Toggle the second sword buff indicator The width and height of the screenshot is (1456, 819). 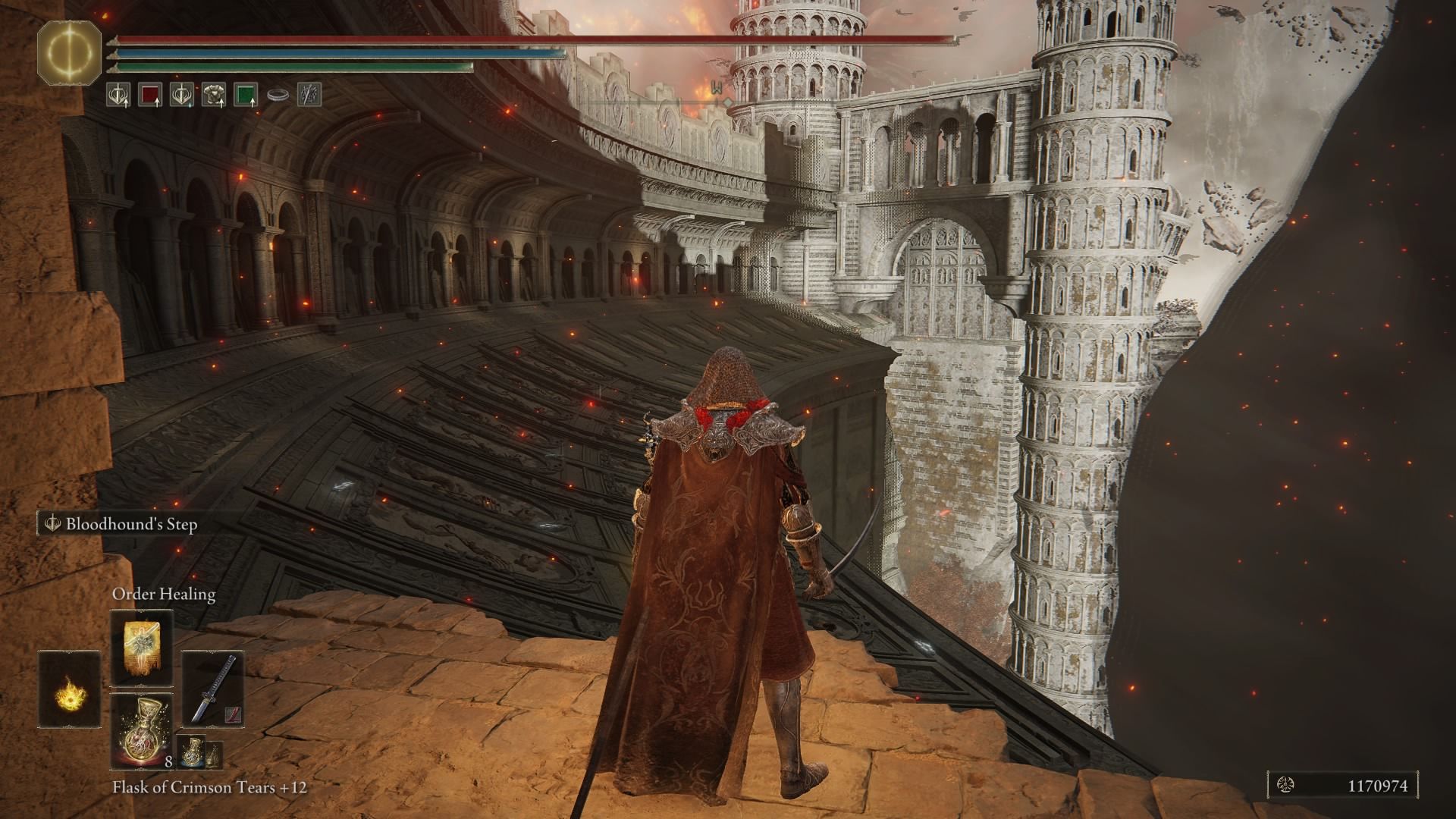point(180,93)
